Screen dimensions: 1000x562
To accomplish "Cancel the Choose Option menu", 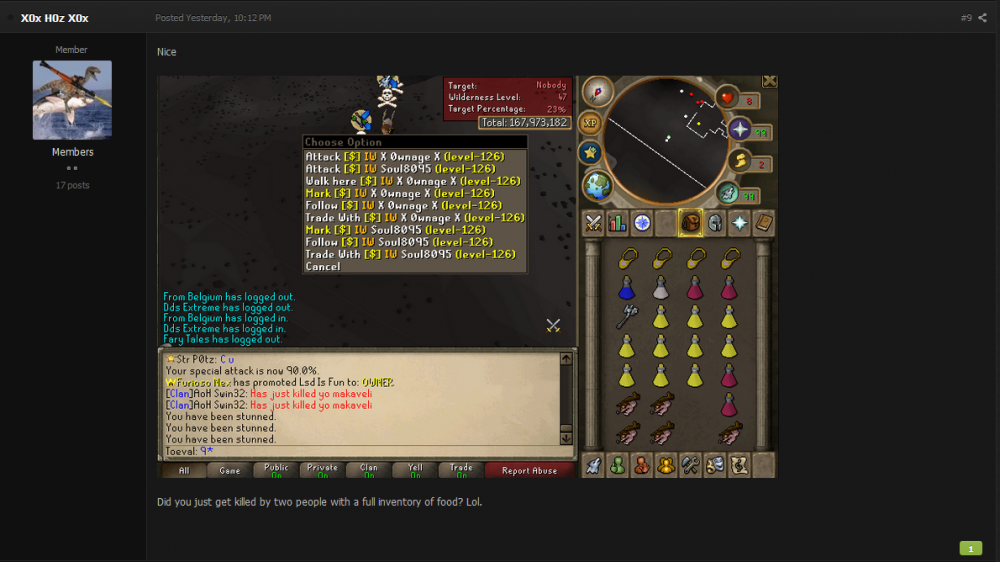I will point(323,267).
